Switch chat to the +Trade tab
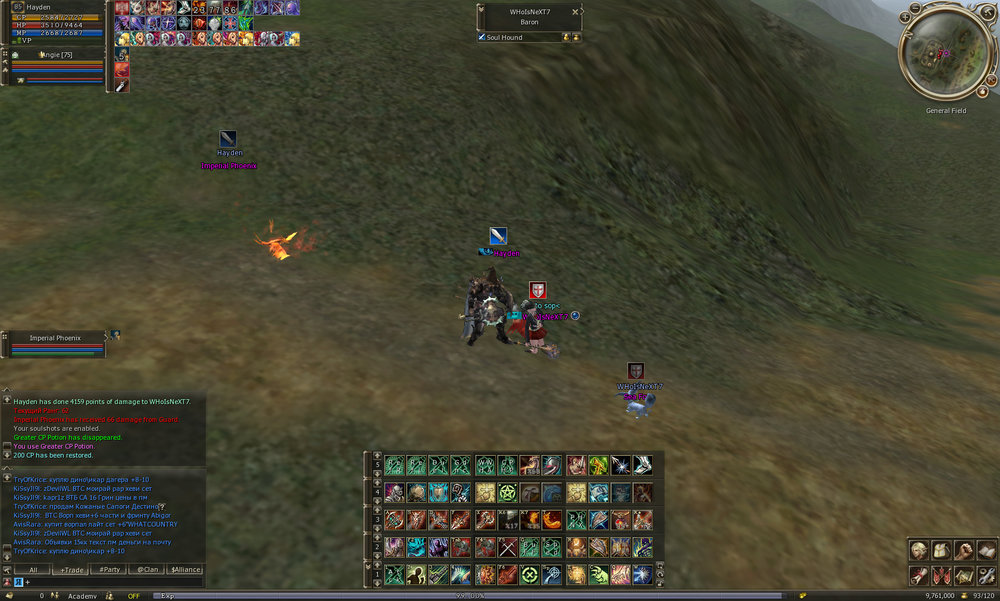This screenshot has height=601, width=1000. click(72, 569)
